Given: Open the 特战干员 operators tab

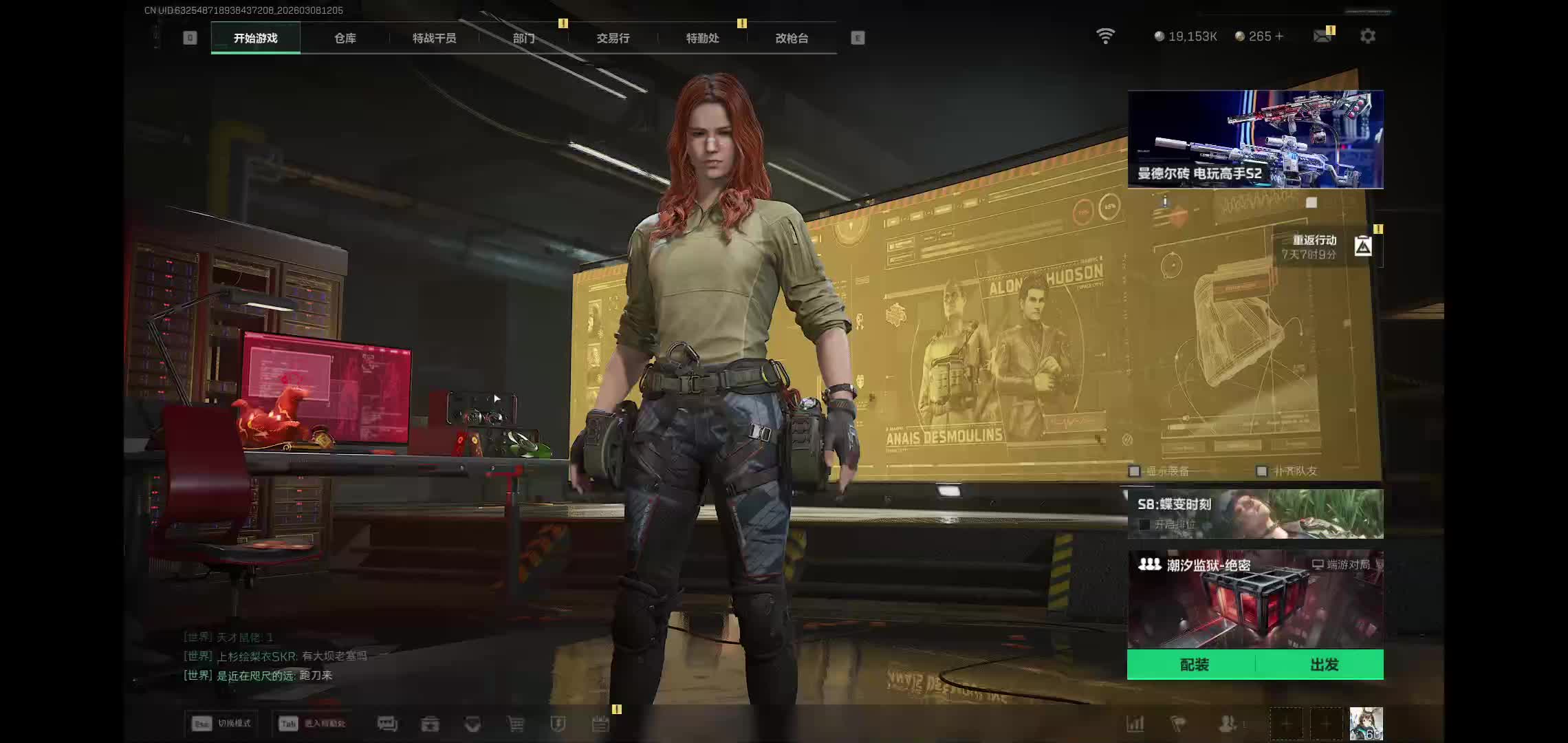Looking at the screenshot, I should pos(434,39).
